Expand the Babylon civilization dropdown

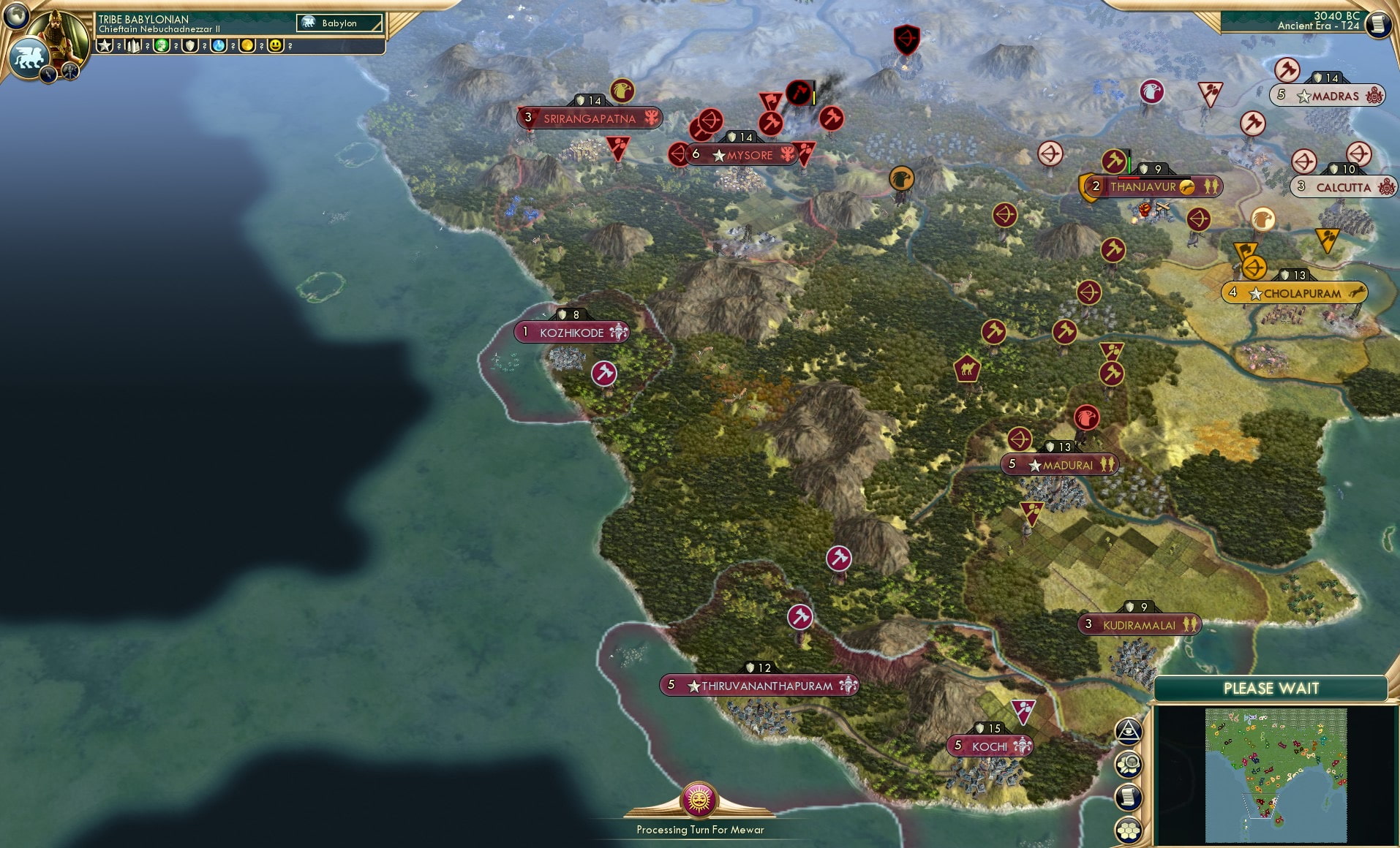tap(340, 23)
